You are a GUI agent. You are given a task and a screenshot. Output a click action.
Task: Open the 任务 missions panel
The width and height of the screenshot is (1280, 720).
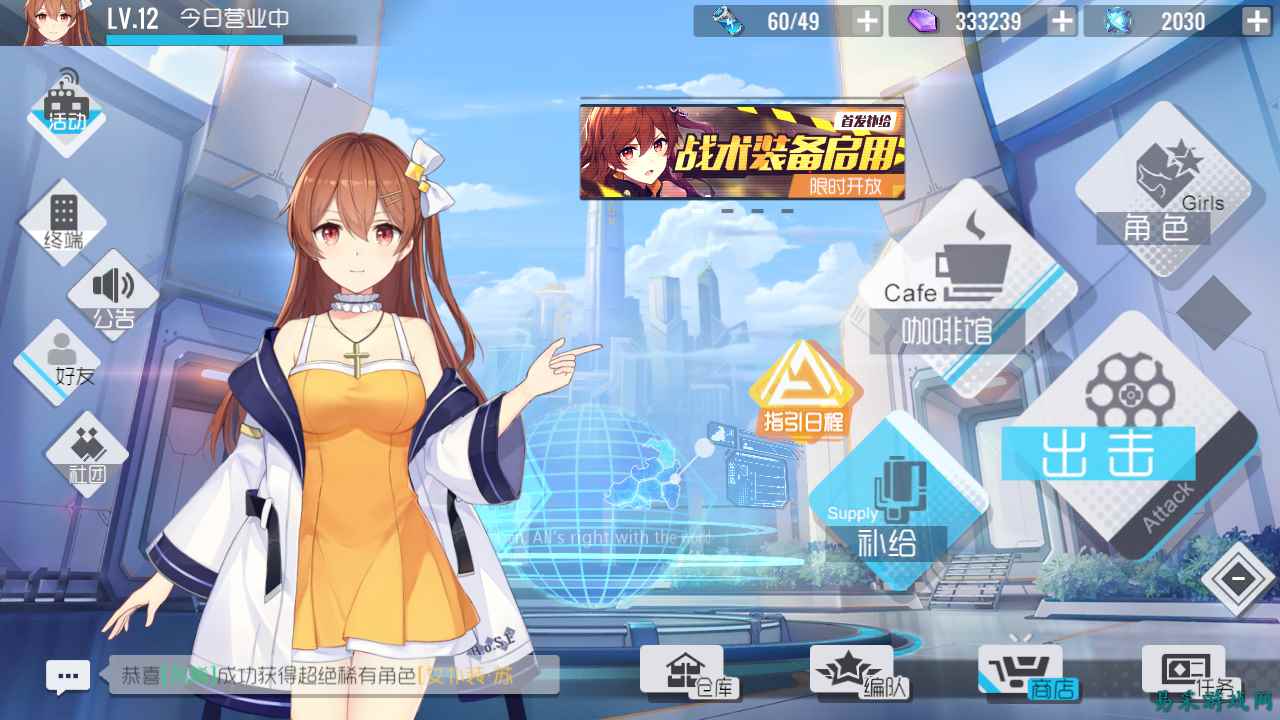point(1184,670)
